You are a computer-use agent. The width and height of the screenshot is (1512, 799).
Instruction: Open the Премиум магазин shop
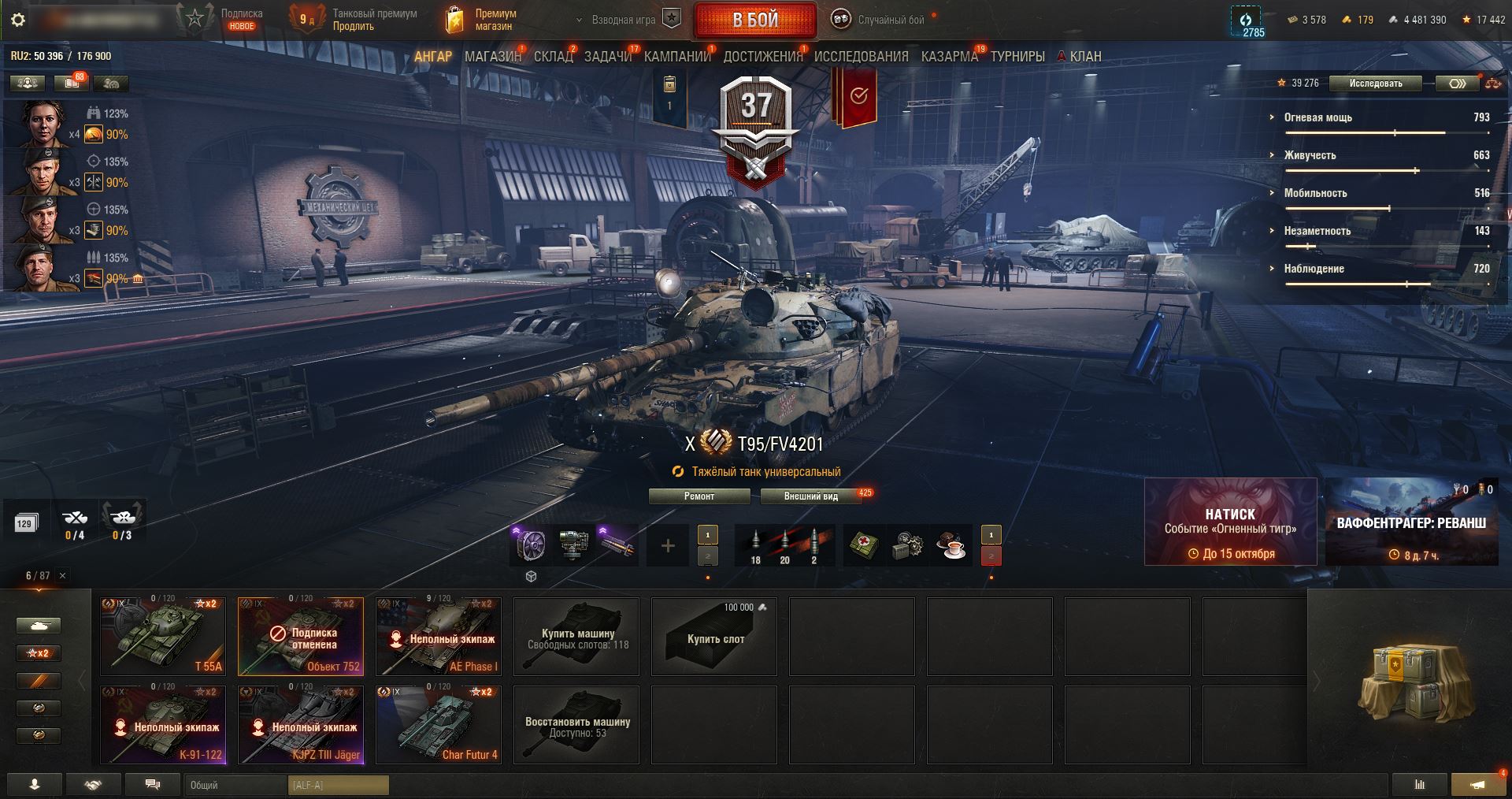click(482, 20)
